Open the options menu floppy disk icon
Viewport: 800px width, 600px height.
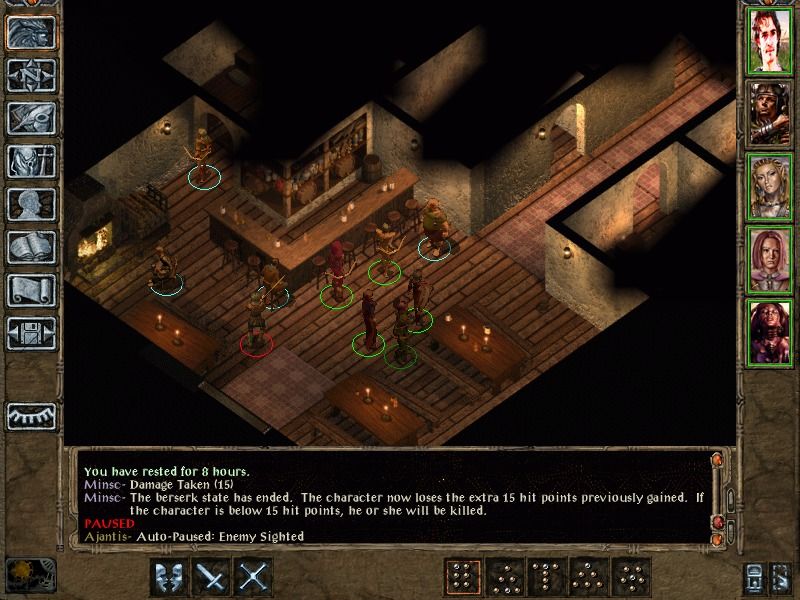(x=30, y=333)
